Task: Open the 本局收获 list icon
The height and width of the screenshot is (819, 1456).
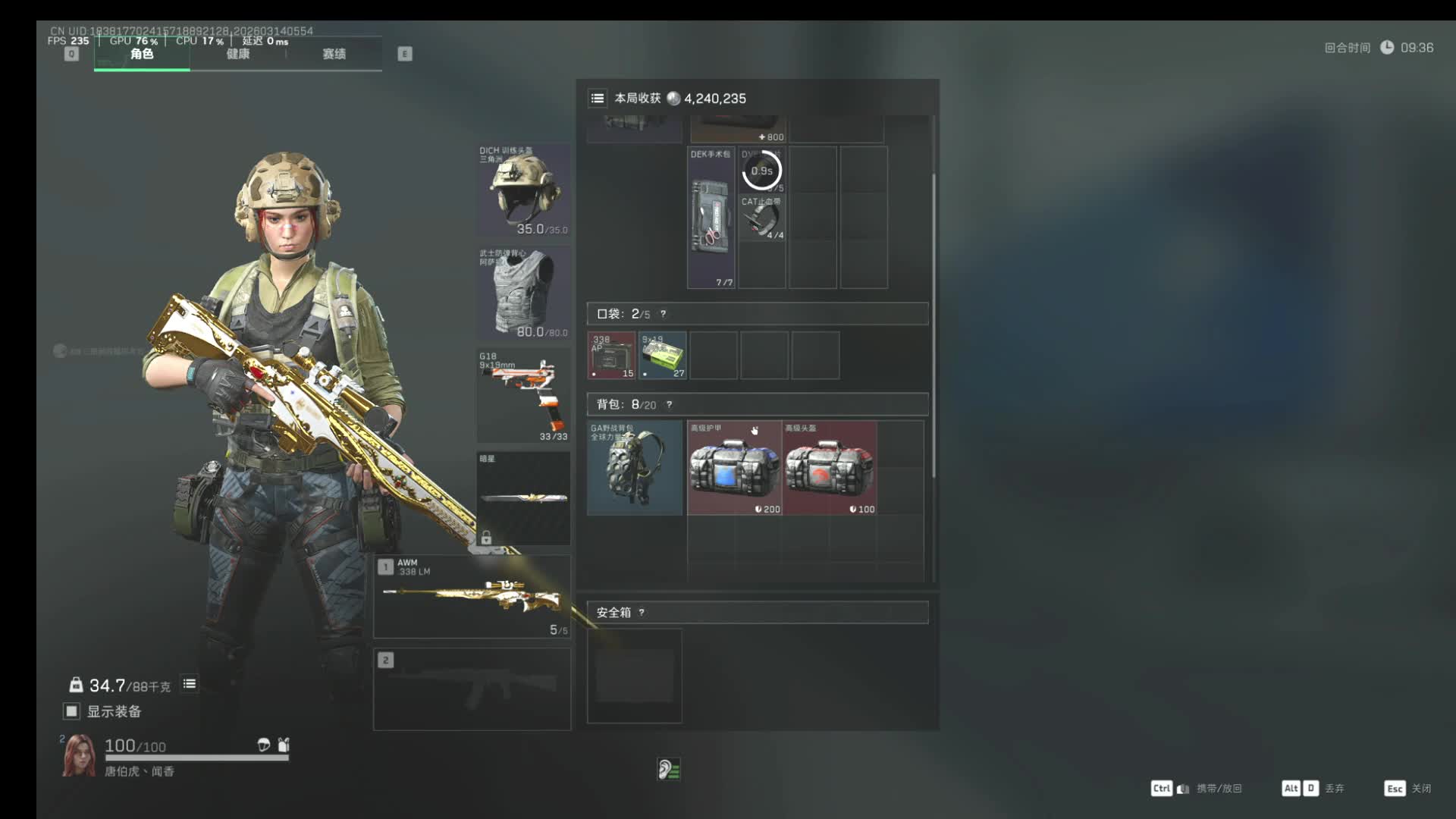Action: coord(598,98)
